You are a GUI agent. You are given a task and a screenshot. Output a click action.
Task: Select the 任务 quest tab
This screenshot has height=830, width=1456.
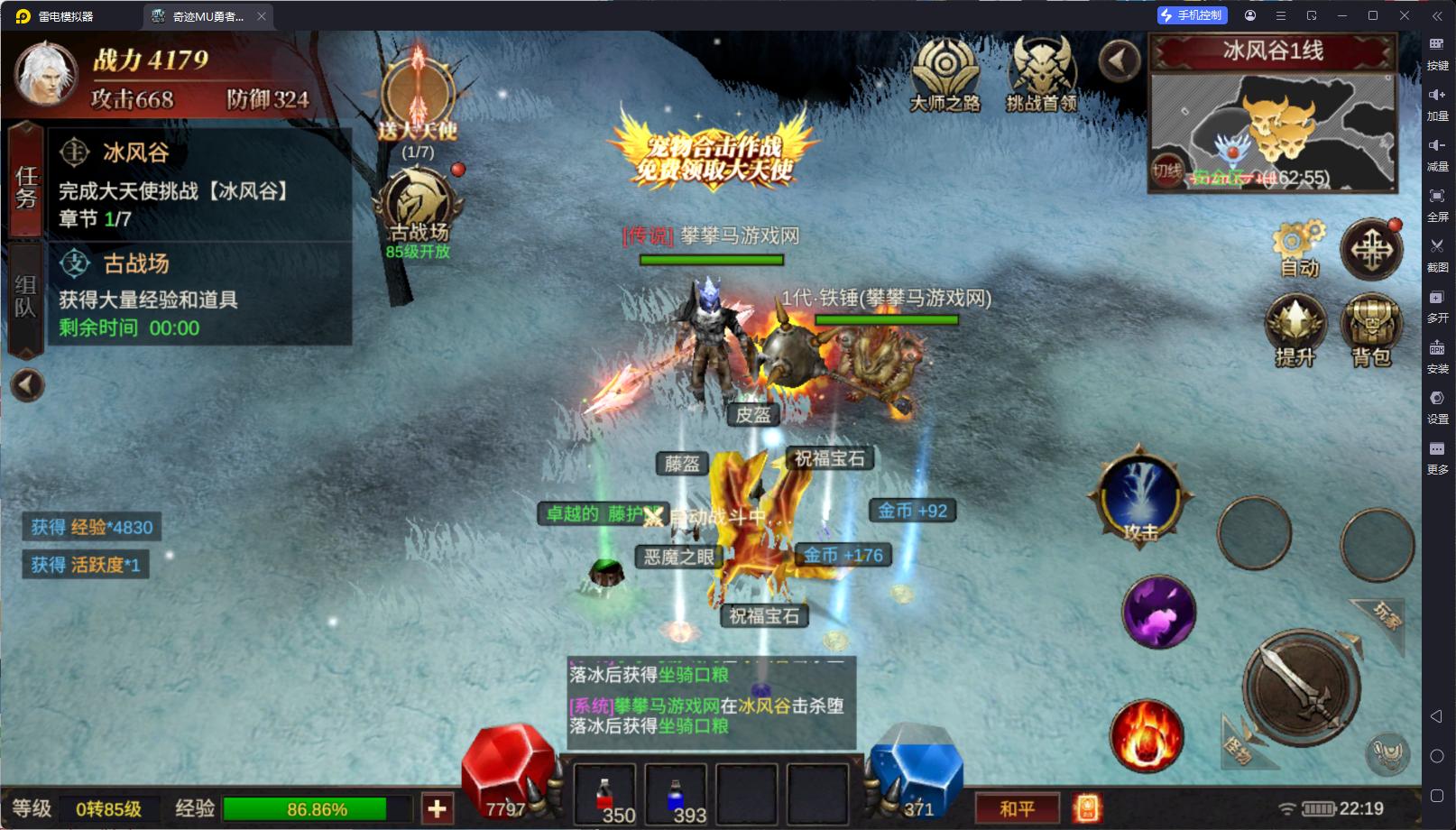[25, 186]
